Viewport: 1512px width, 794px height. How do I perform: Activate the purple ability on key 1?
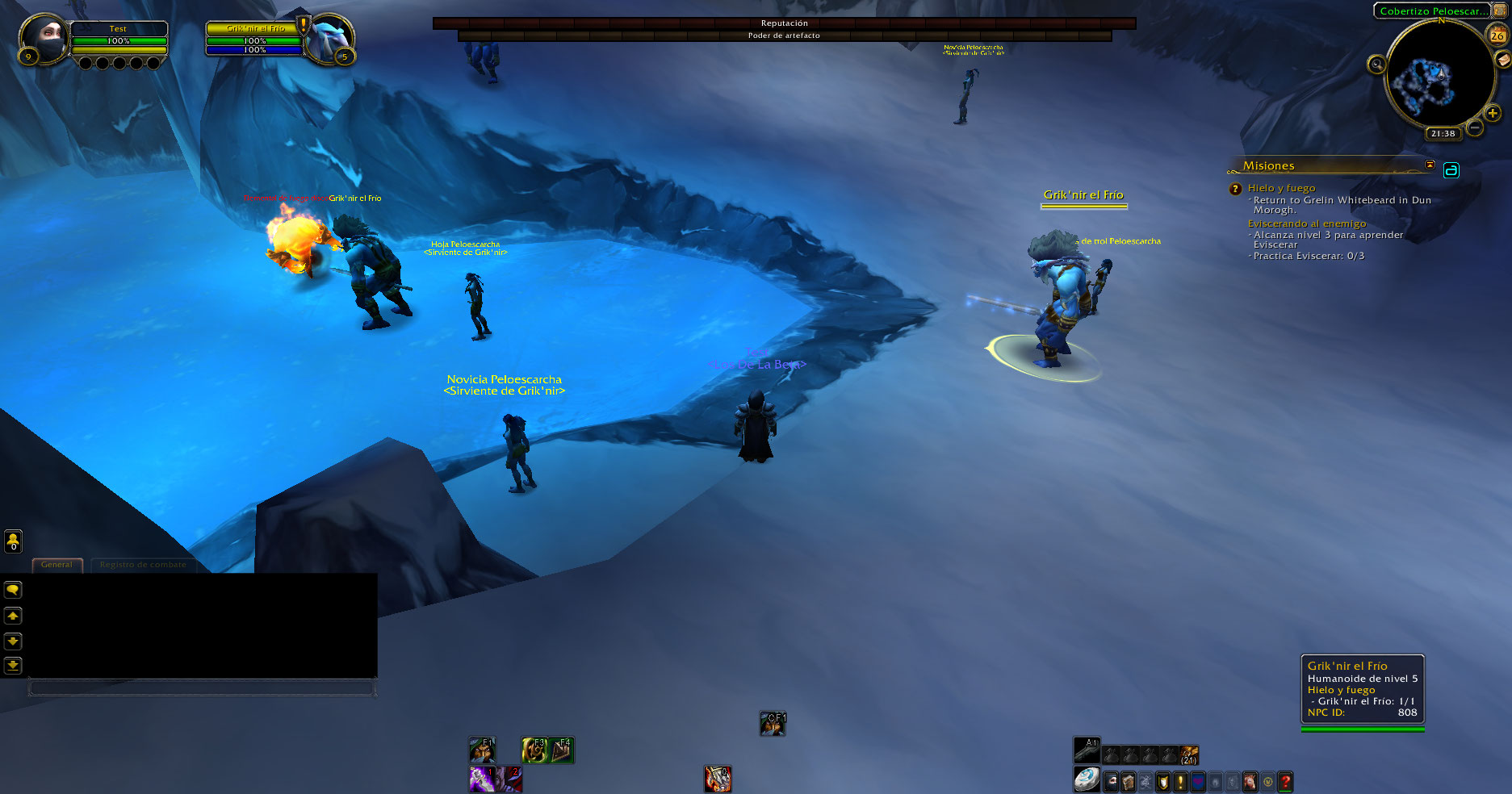point(482,779)
